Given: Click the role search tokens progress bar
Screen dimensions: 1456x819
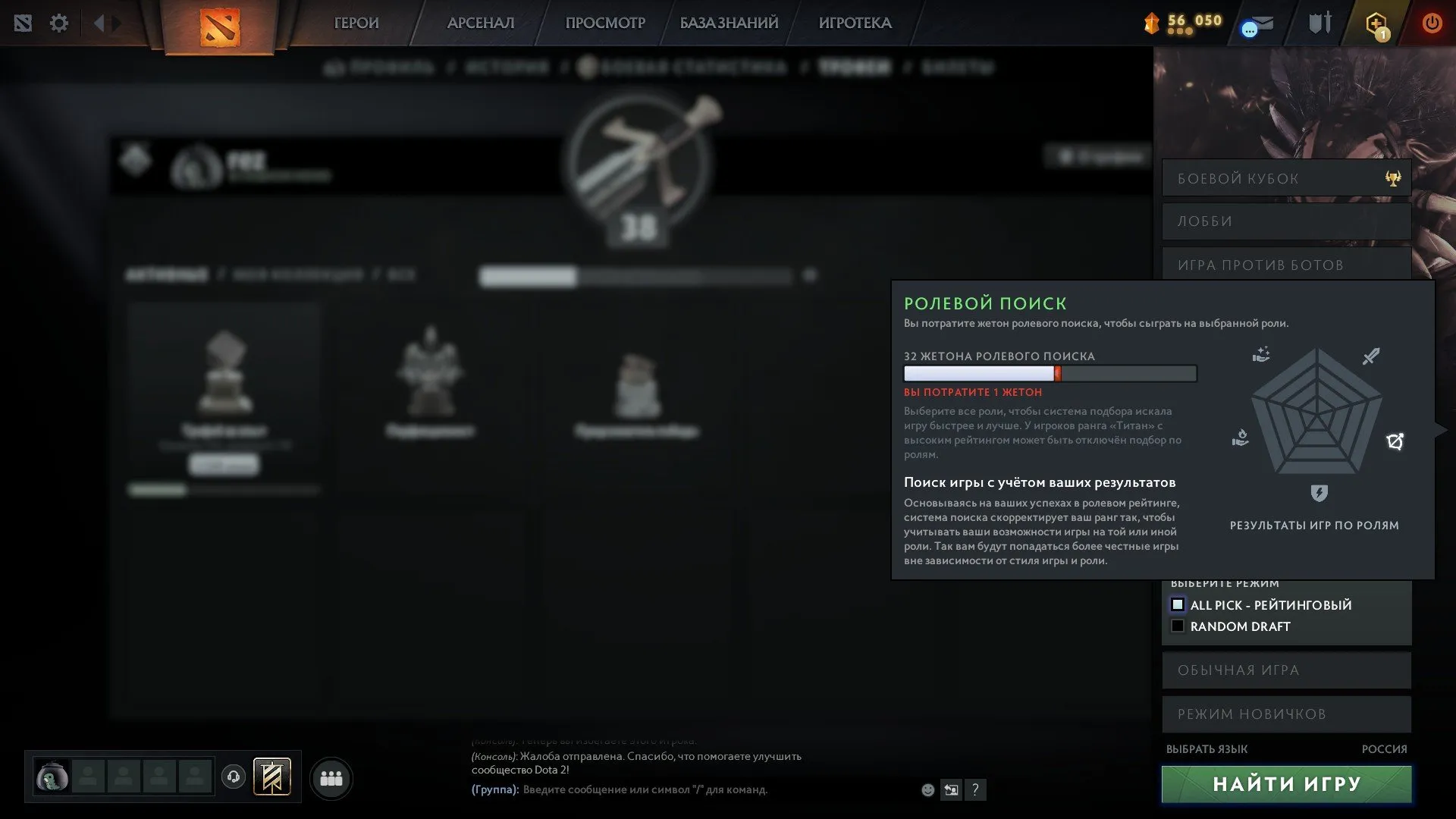Looking at the screenshot, I should pos(1049,374).
